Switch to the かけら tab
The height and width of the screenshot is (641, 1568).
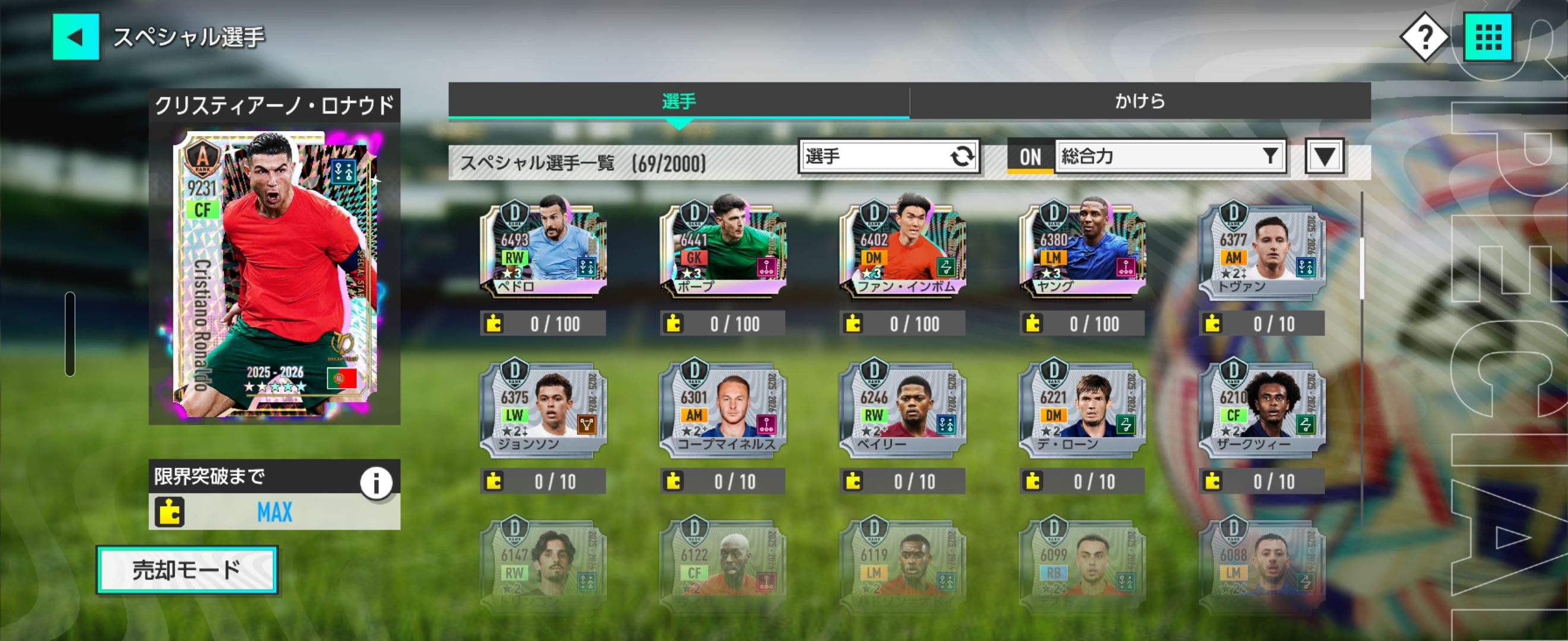click(x=1140, y=101)
